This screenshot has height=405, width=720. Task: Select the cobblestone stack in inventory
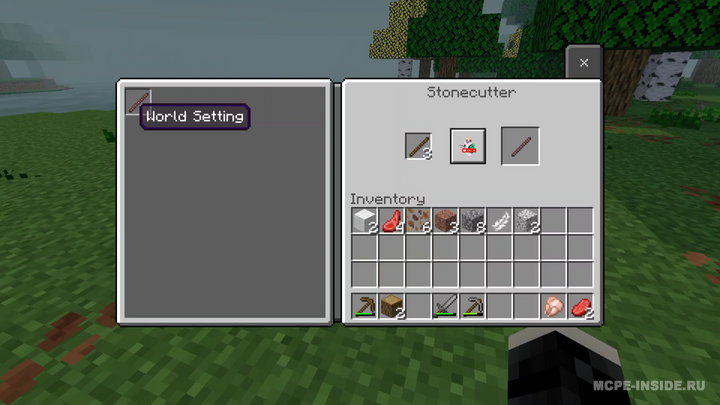(472, 221)
